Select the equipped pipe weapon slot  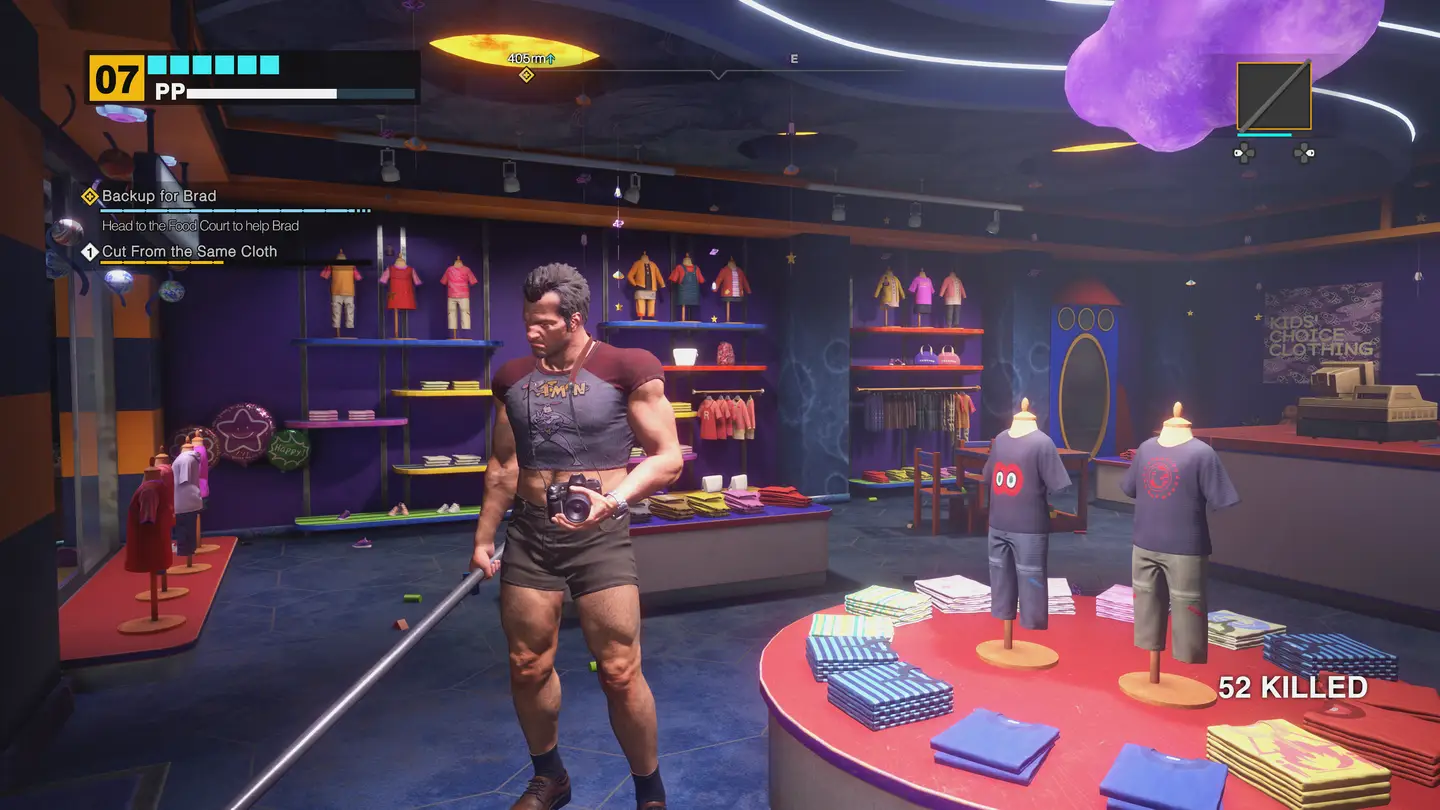[1273, 96]
